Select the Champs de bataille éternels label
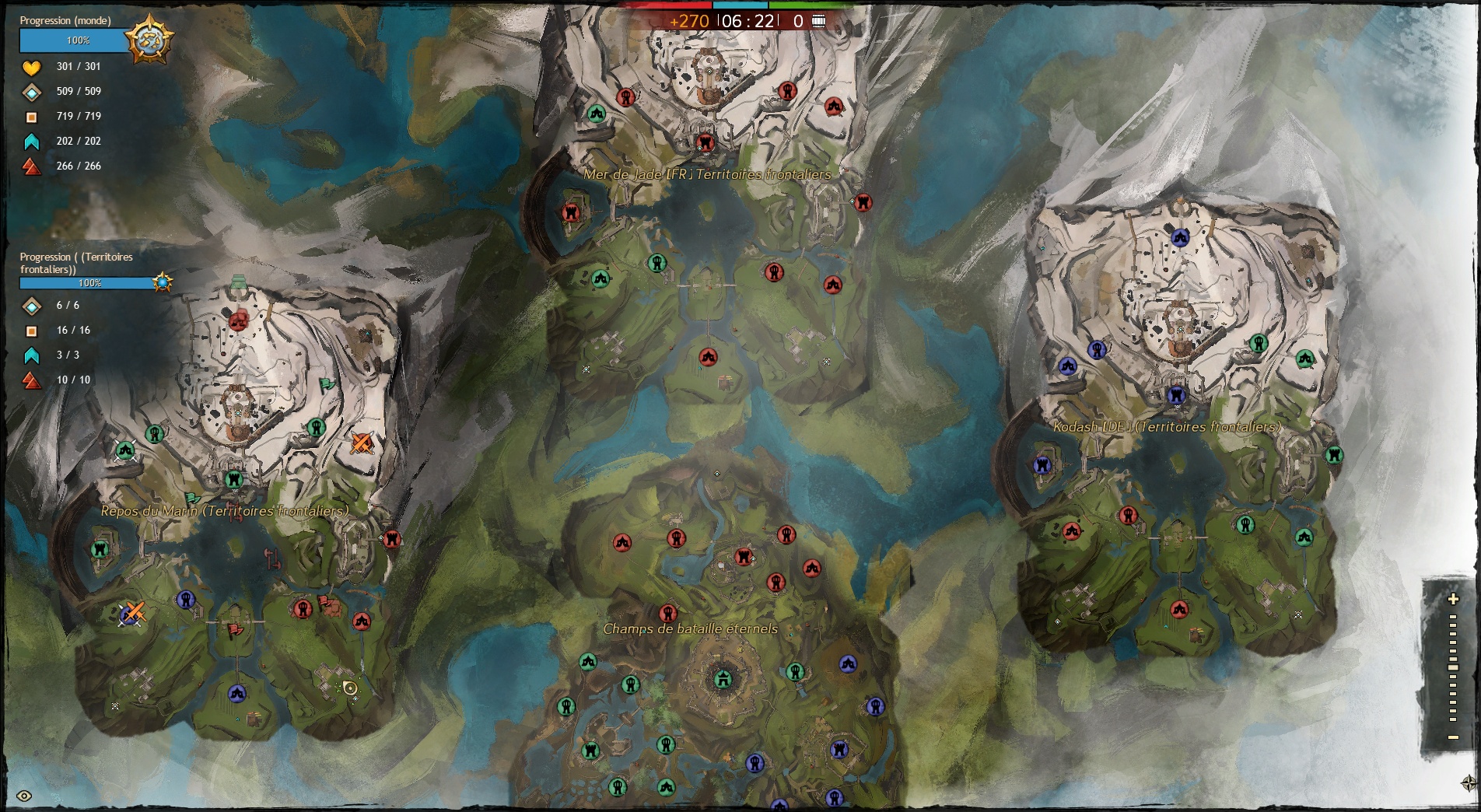The image size is (1481, 812). [690, 628]
